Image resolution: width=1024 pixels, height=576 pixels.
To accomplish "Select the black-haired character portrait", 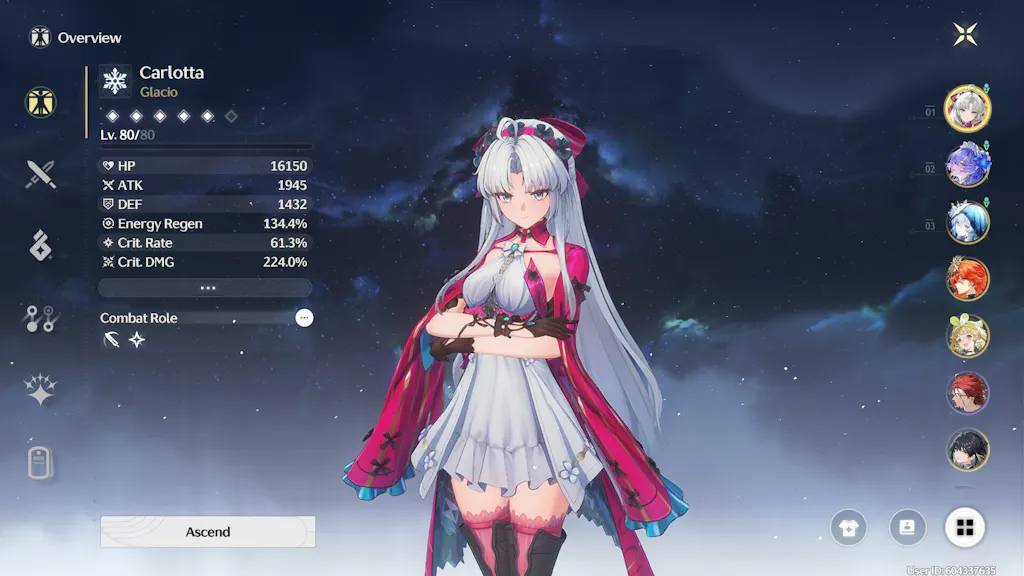I will tap(967, 449).
